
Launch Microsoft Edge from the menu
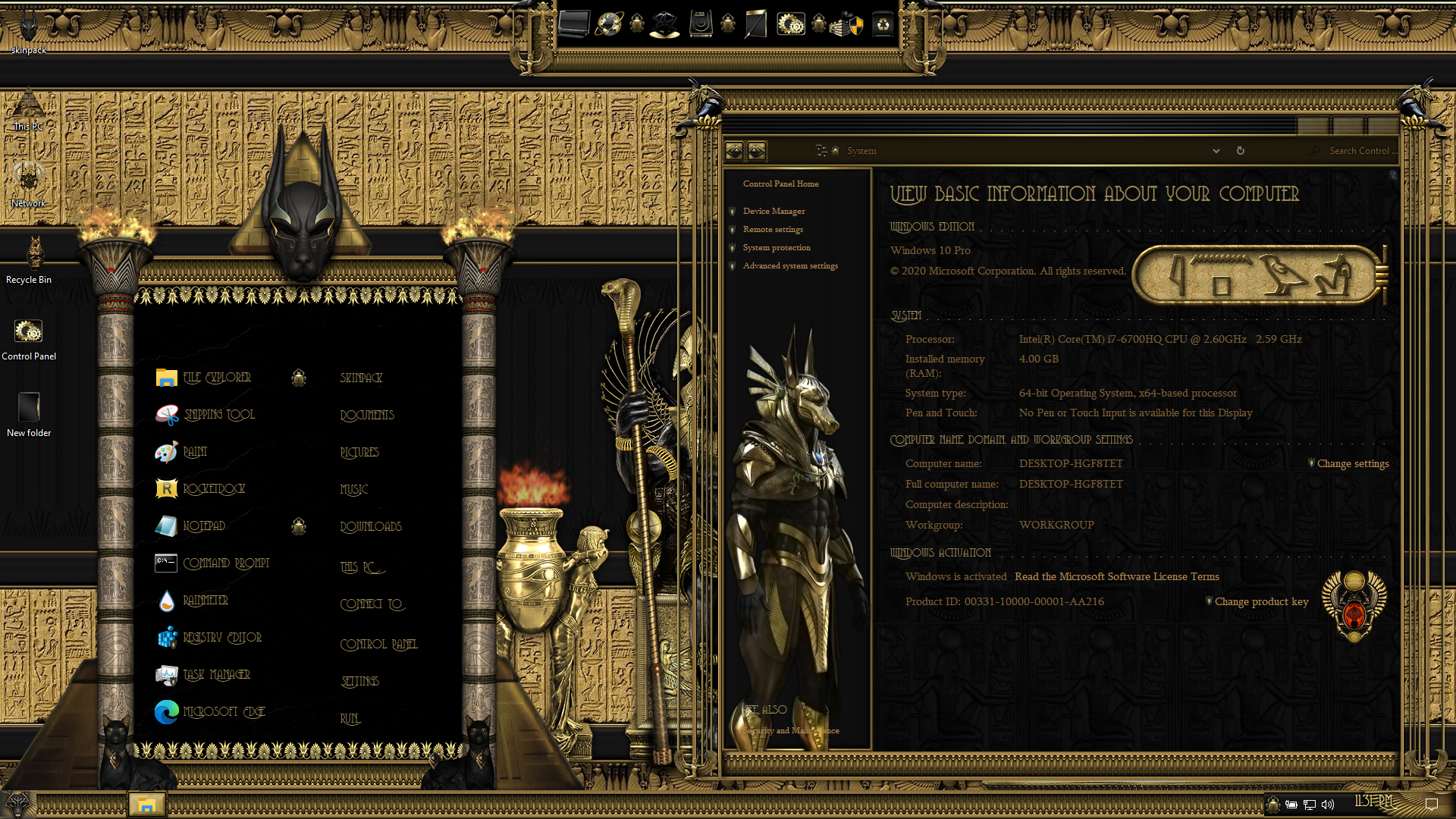coord(224,712)
